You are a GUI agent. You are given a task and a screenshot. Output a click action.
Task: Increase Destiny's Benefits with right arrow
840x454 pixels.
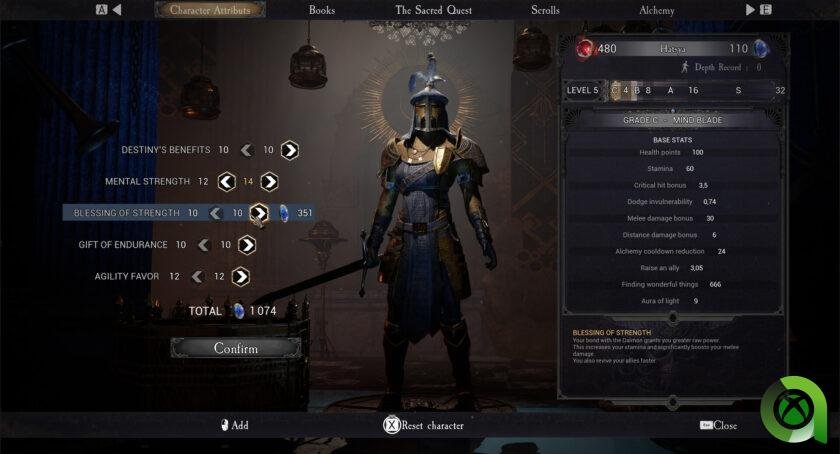pos(289,150)
